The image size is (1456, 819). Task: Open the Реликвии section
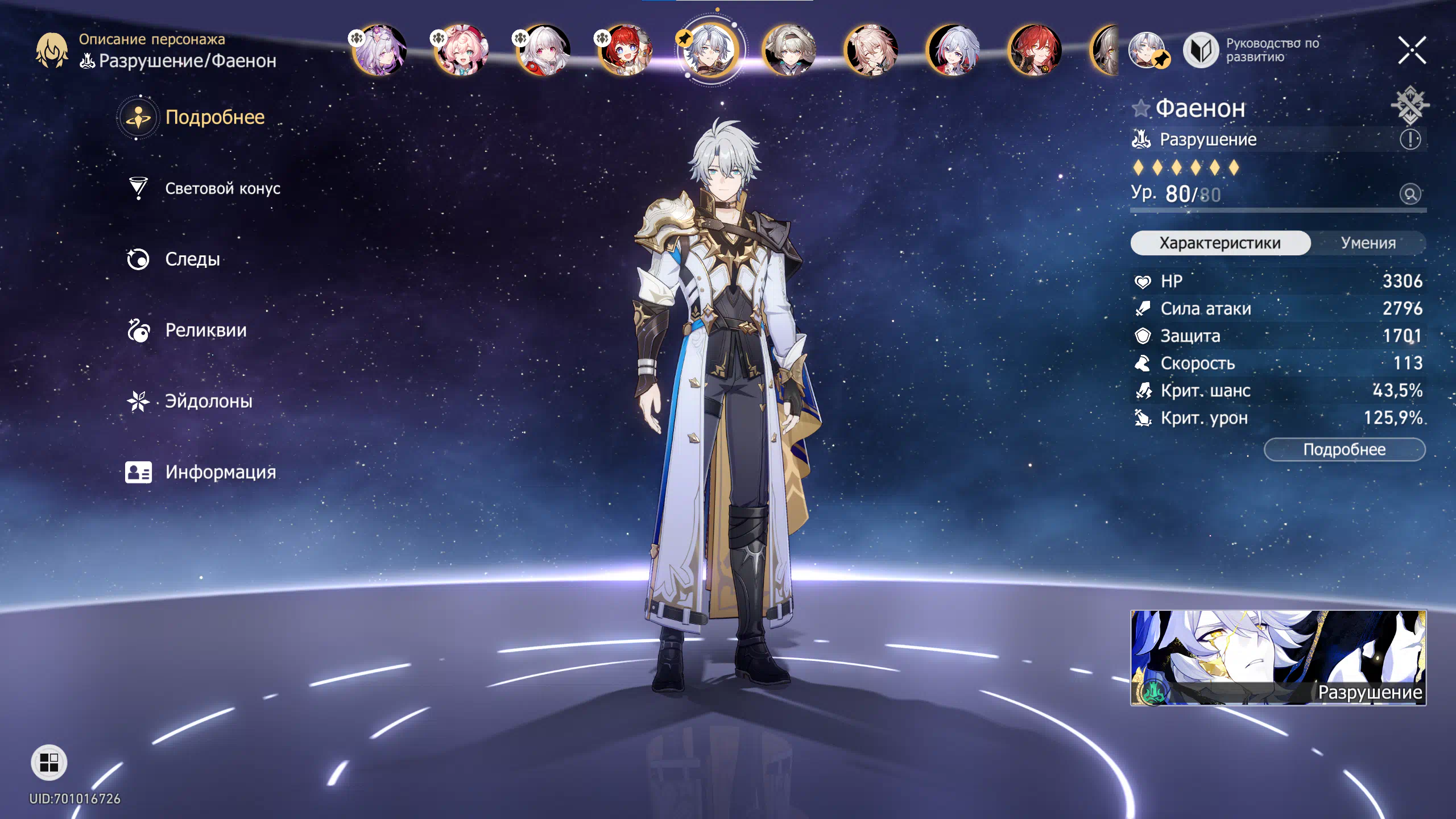pos(205,330)
